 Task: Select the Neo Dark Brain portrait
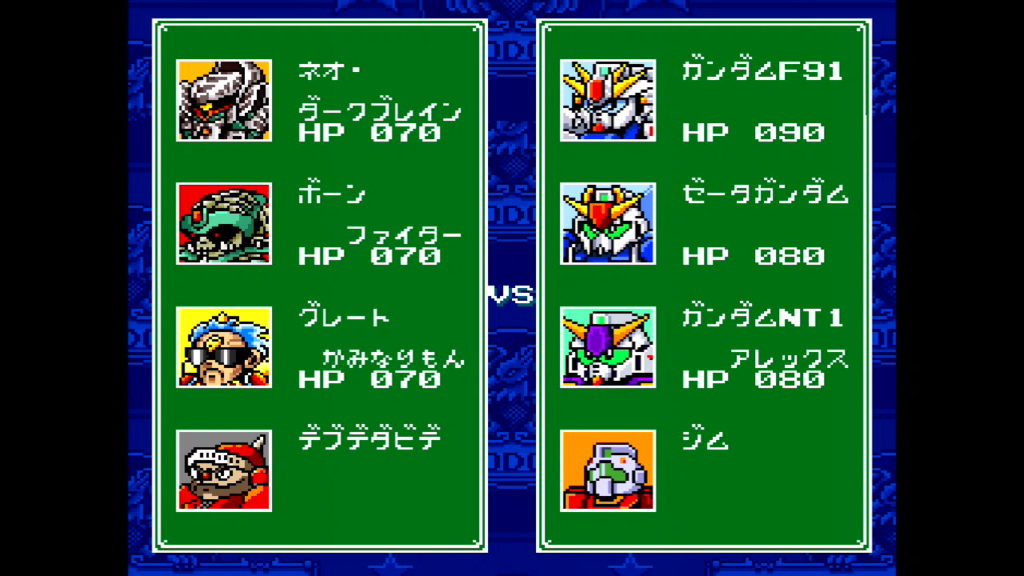(223, 100)
